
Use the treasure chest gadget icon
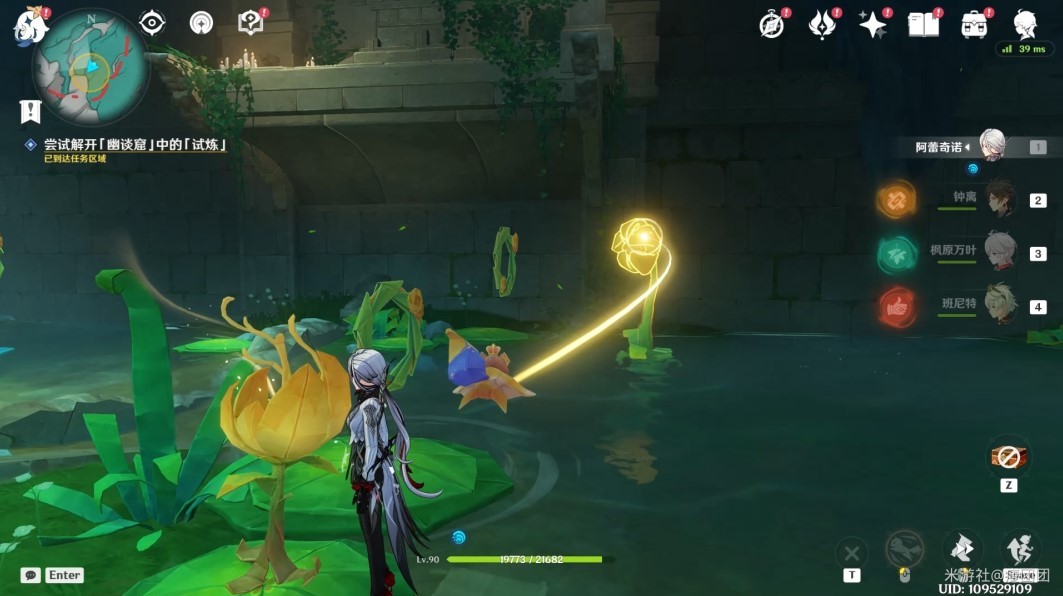(1008, 456)
